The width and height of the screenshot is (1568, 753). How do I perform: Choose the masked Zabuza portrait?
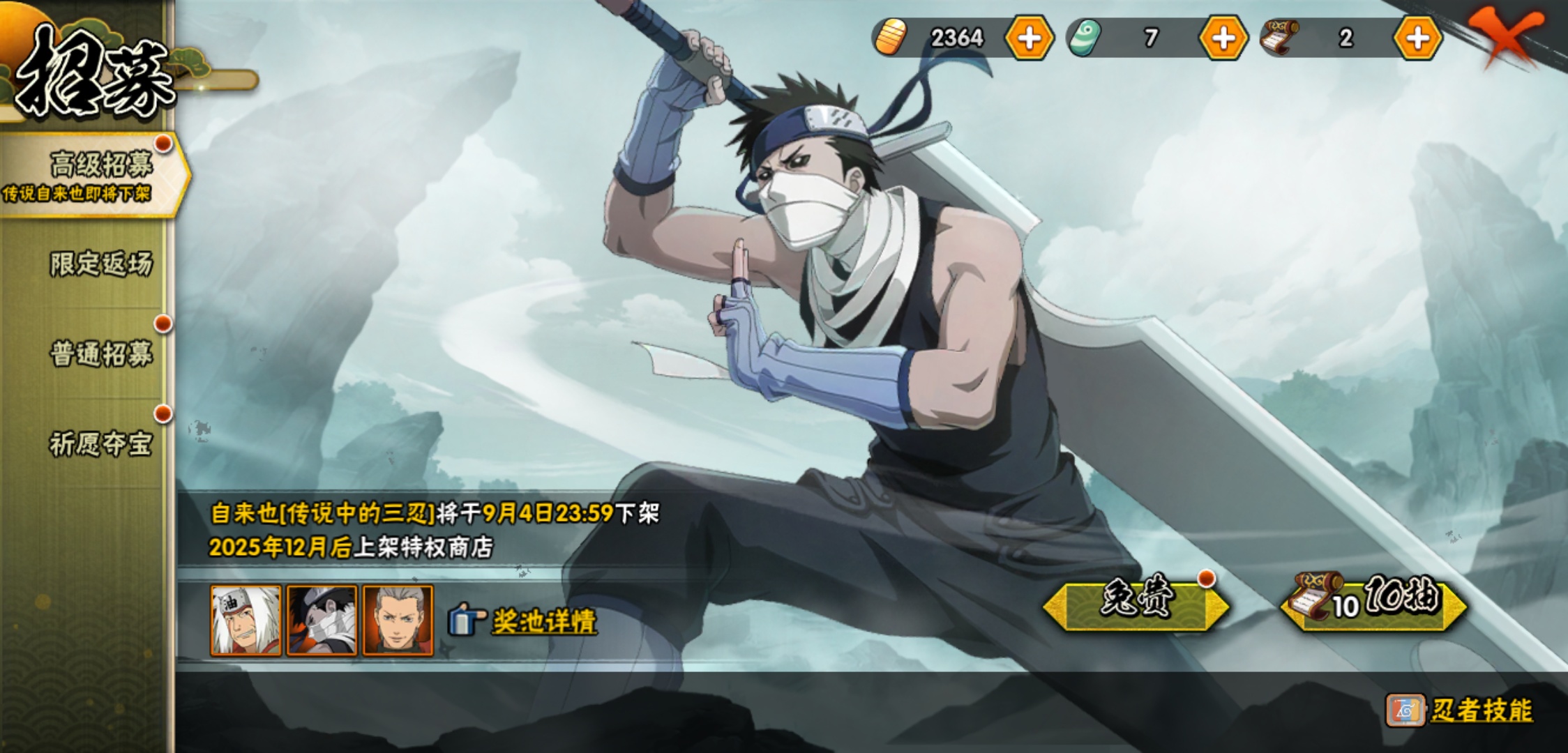click(x=322, y=621)
